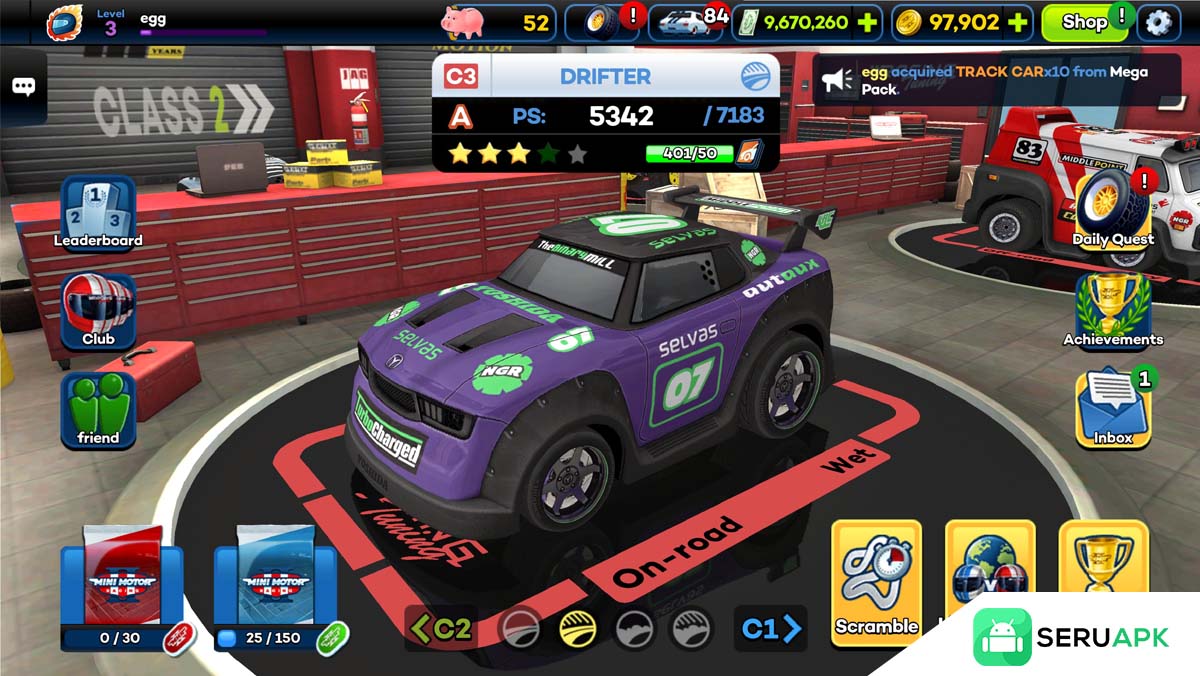Select the yellow on-road tire icon
The width and height of the screenshot is (1200, 676).
[x=578, y=629]
